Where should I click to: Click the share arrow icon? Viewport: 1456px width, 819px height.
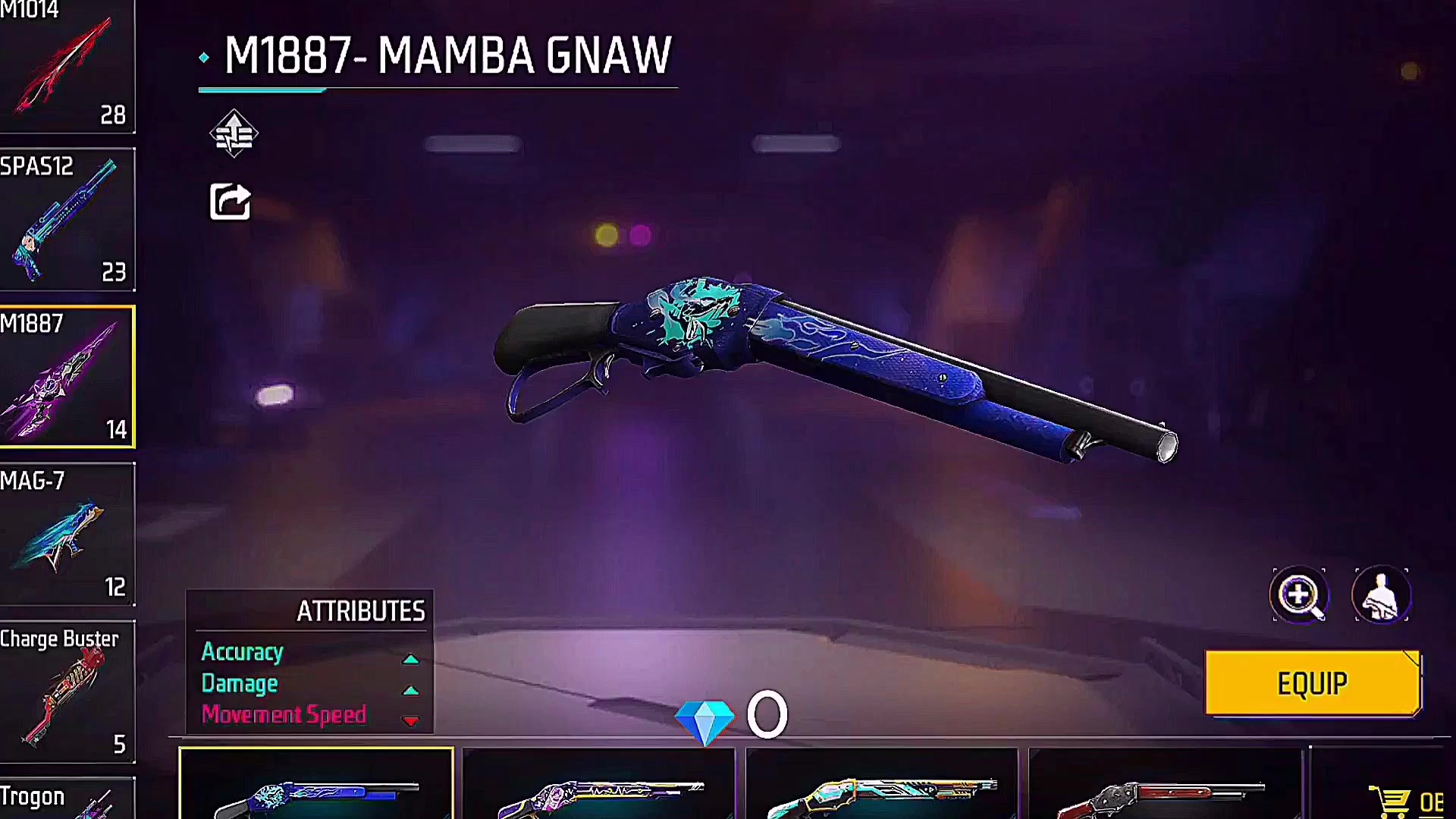coord(230,202)
